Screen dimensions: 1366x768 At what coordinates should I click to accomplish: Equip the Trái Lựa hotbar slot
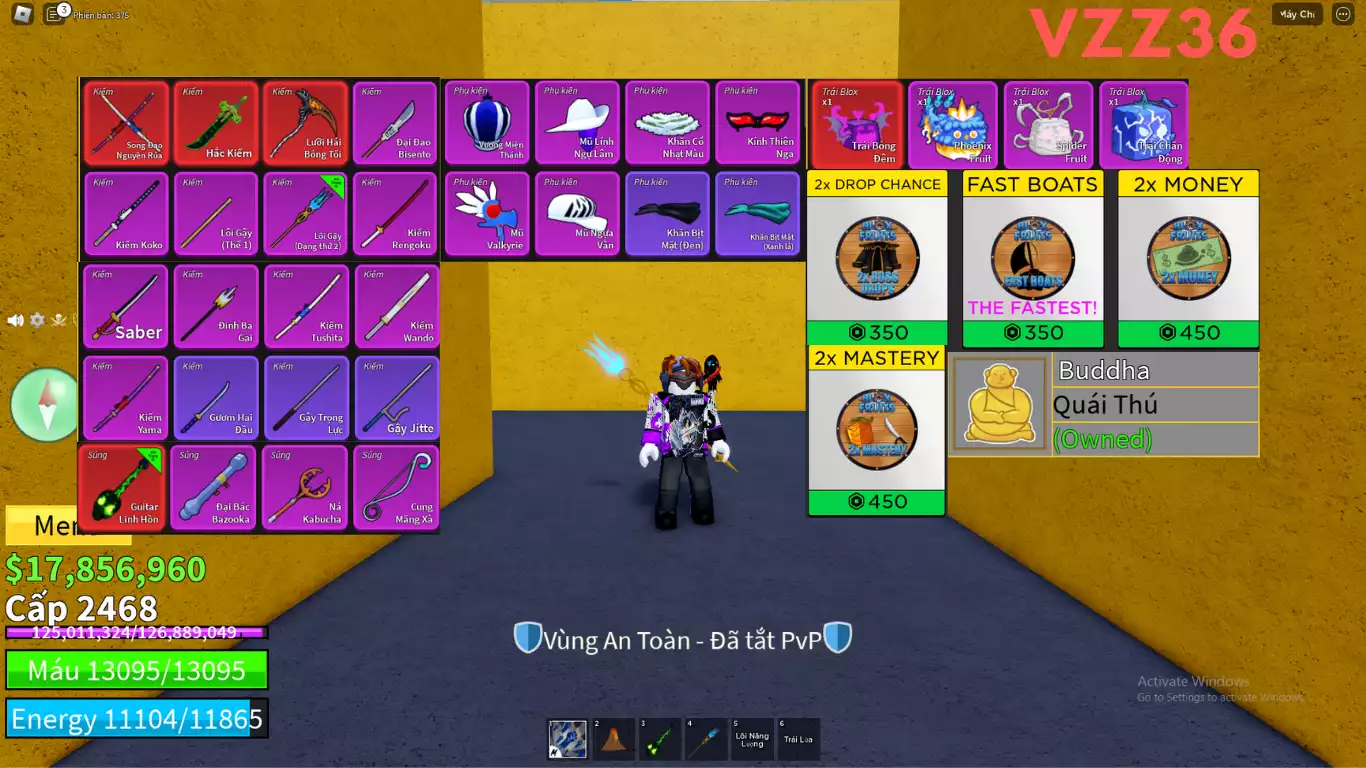(x=799, y=739)
